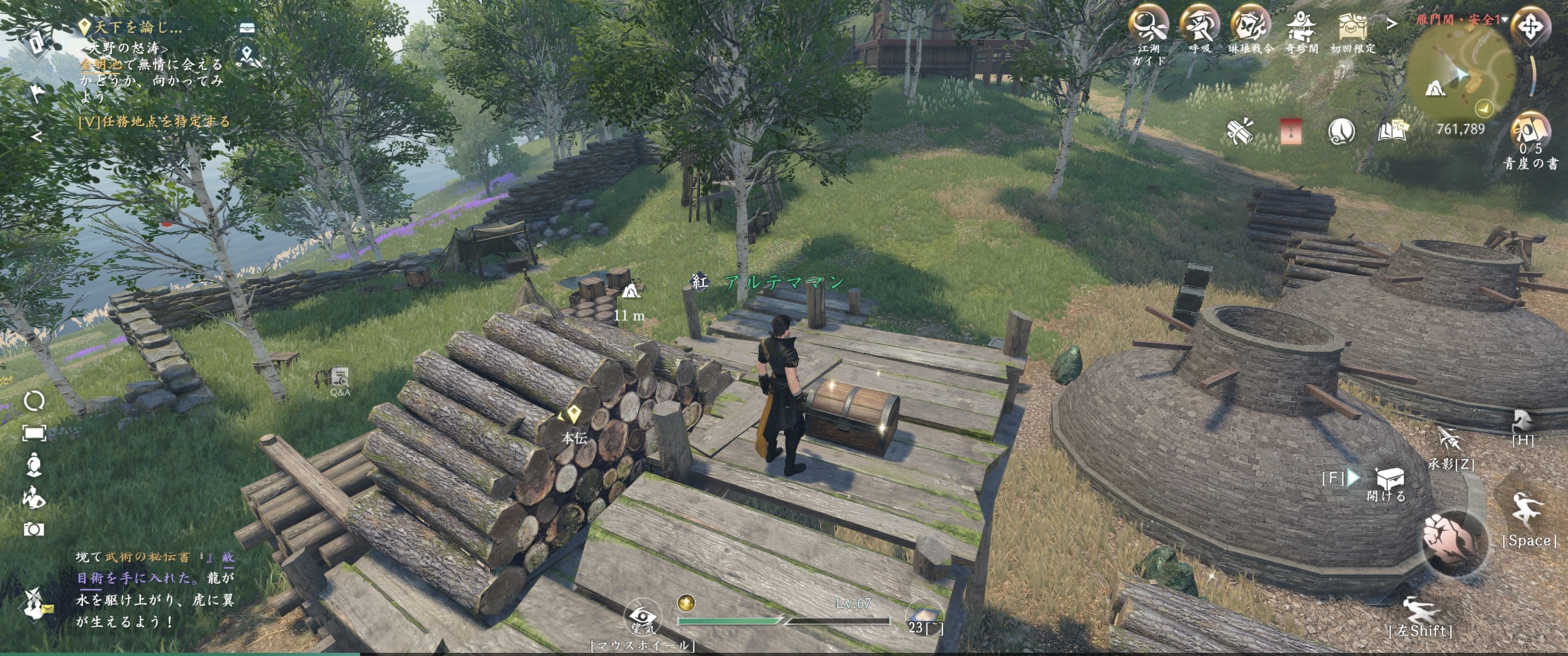Image resolution: width=1568 pixels, height=656 pixels.
Task: Open the 奇珍閣 shop icon
Action: click(1301, 27)
